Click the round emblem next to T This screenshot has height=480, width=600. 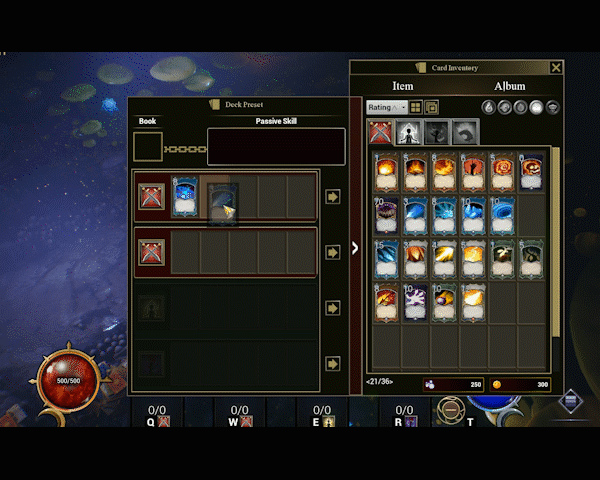click(451, 410)
